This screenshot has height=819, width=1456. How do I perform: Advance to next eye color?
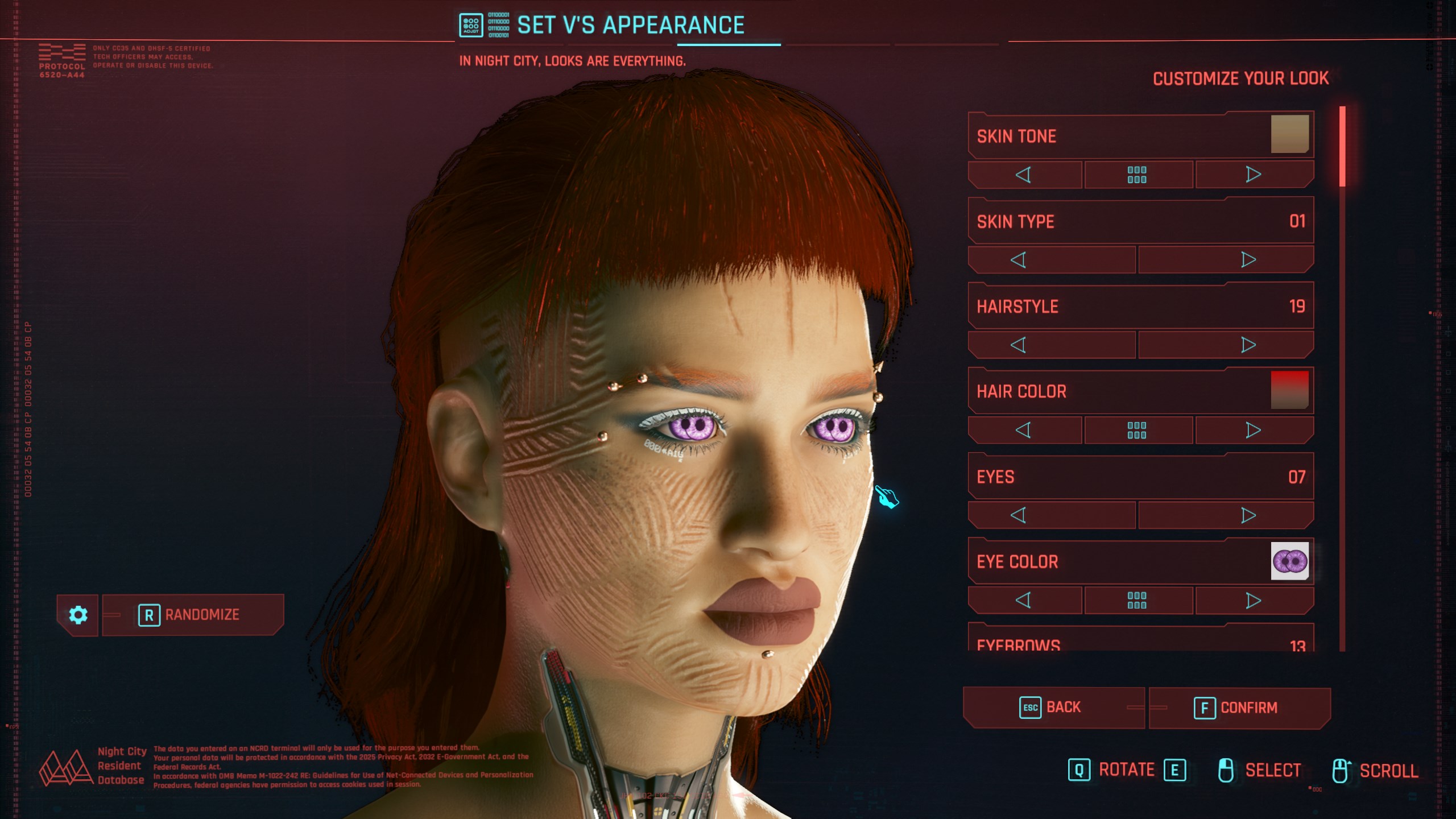[x=1254, y=601]
